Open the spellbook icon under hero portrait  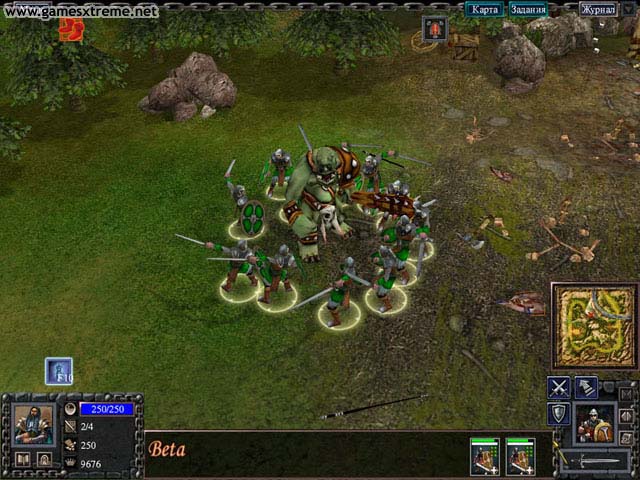tap(22, 460)
